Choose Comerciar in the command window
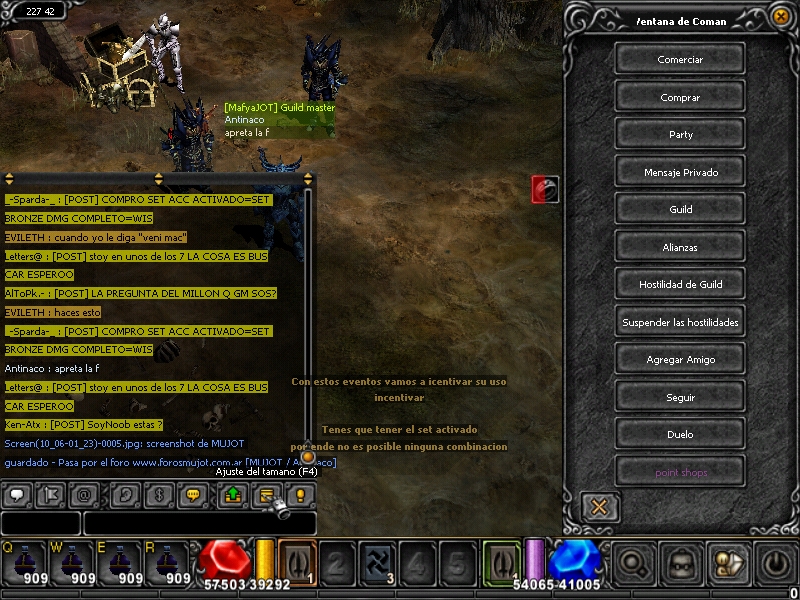Image resolution: width=800 pixels, height=600 pixels. 680,60
